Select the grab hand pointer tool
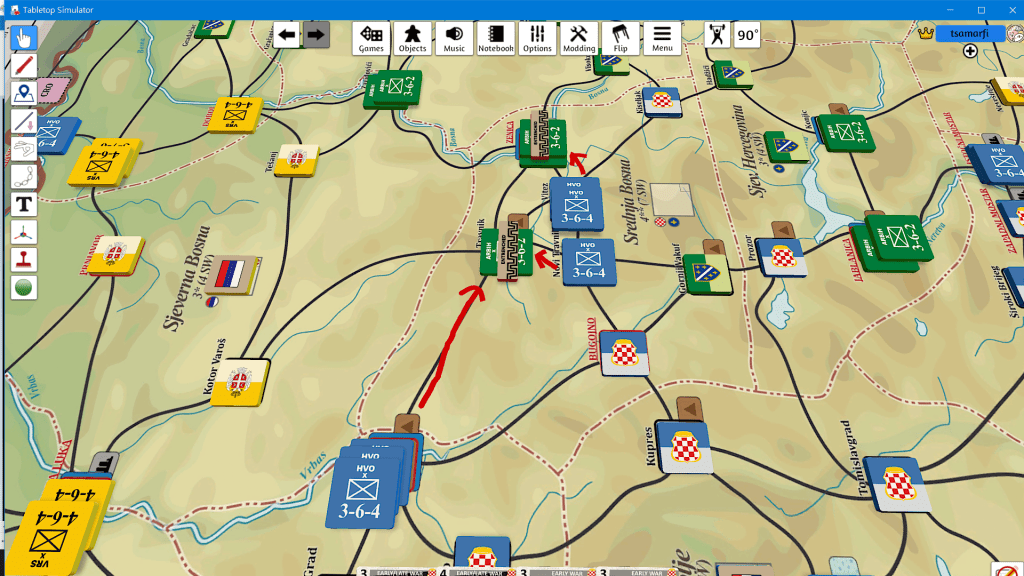This screenshot has height=576, width=1024. coord(24,38)
